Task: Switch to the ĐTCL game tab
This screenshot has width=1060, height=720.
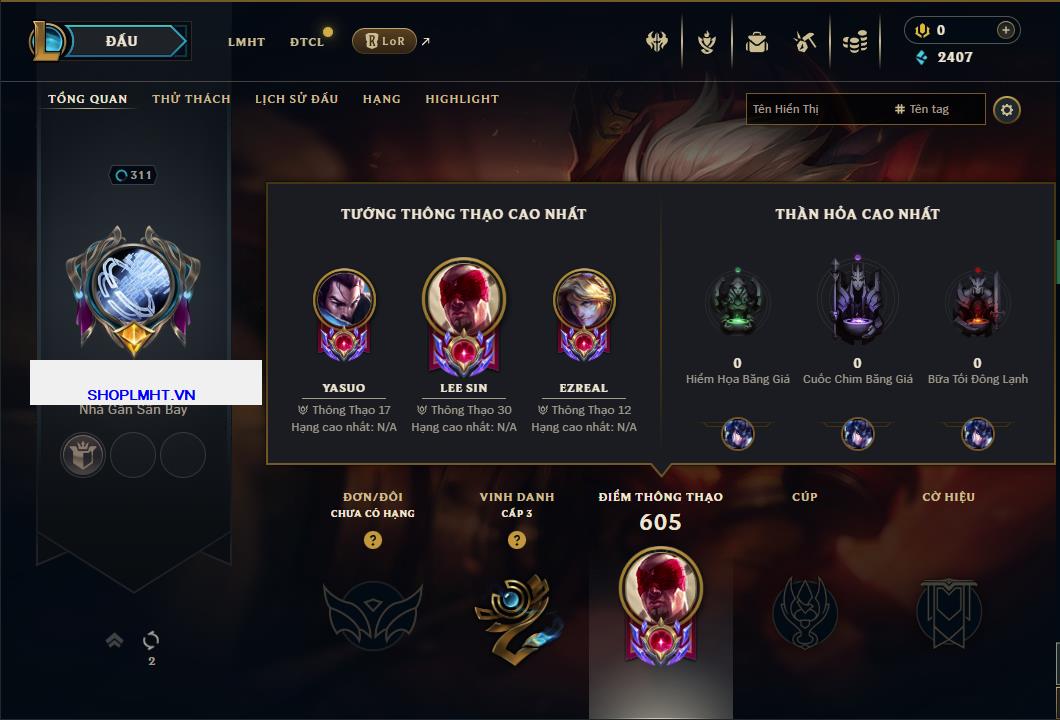Action: click(307, 42)
